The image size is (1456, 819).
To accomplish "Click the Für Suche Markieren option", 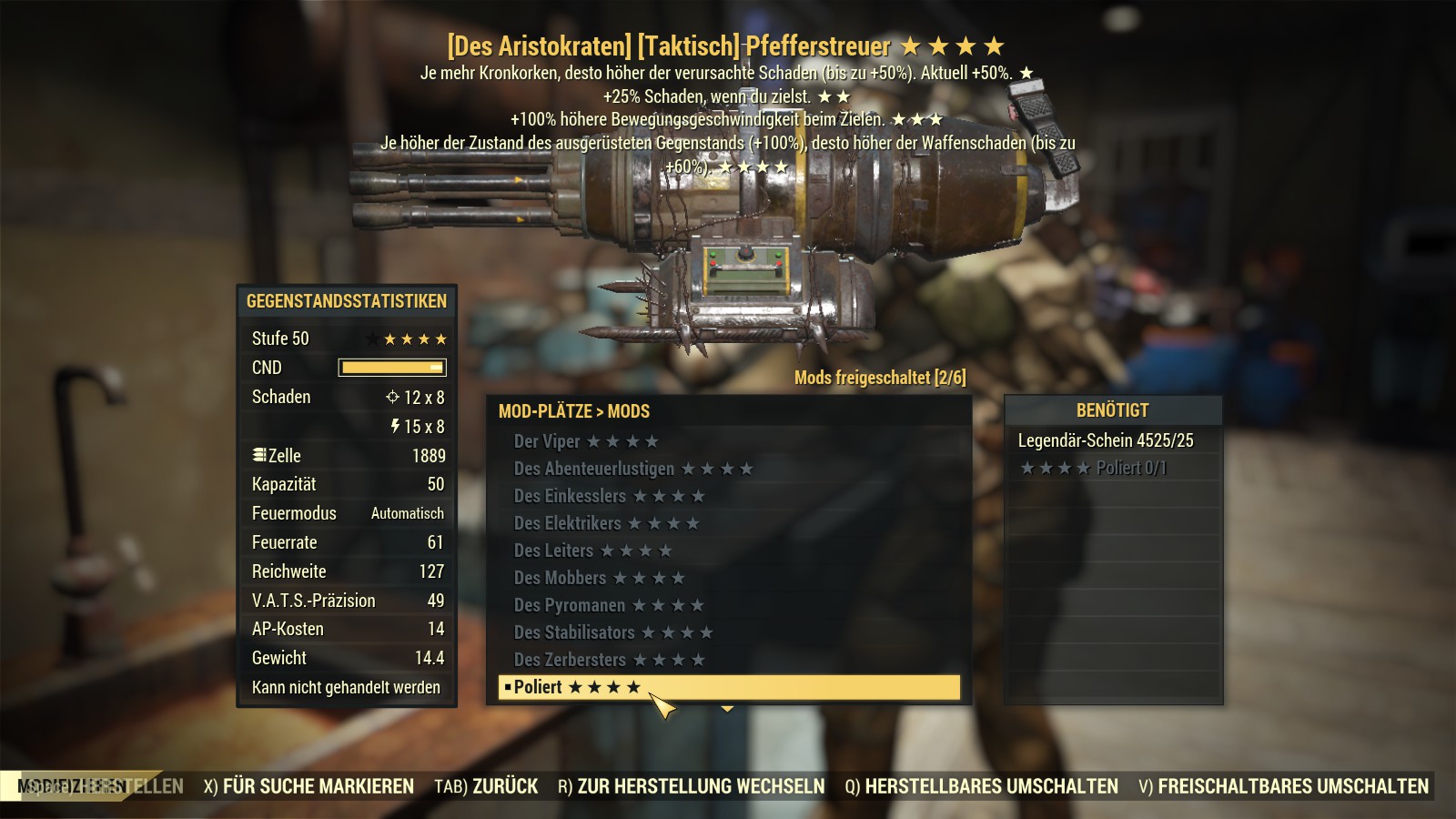I will (308, 786).
